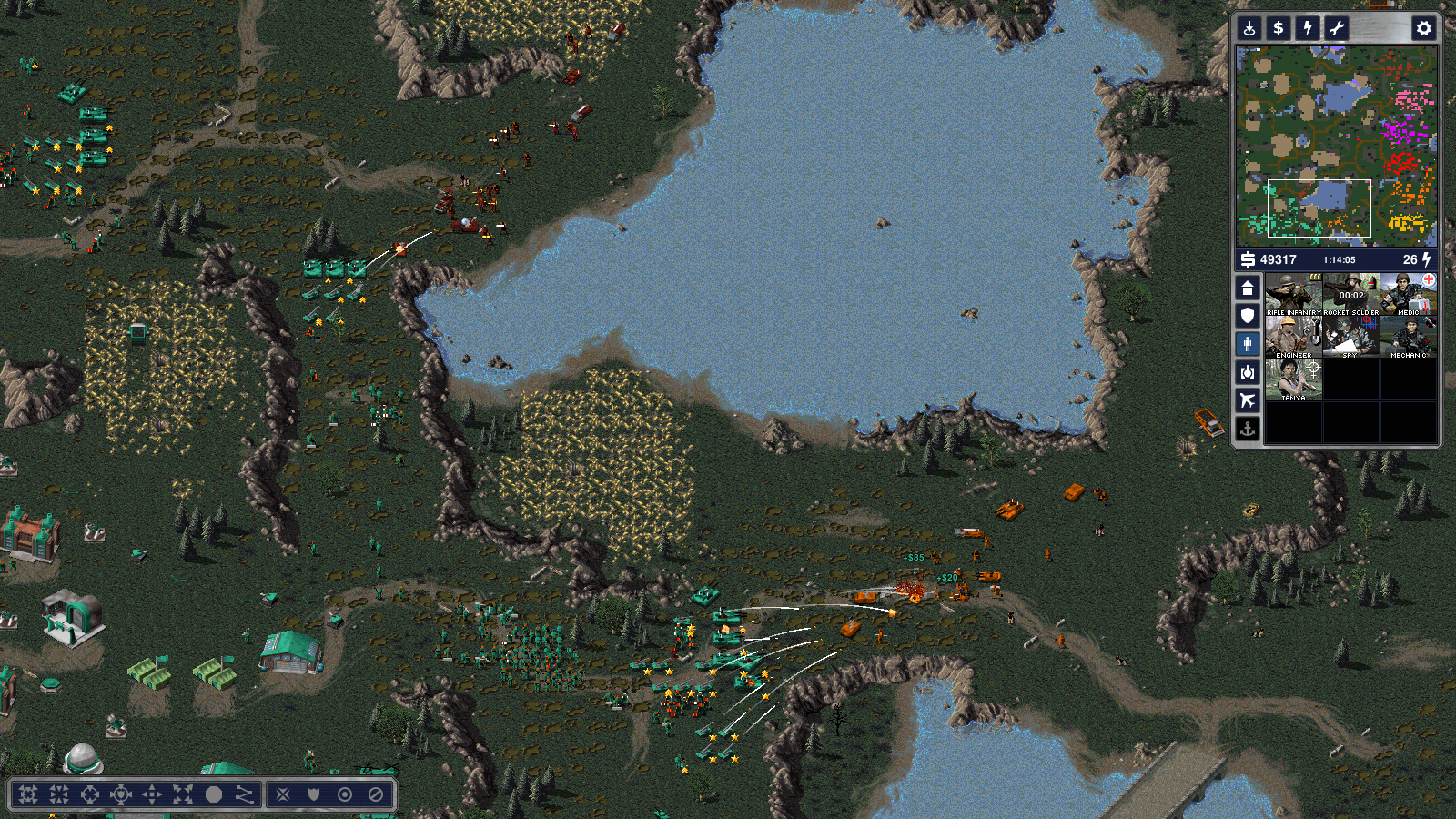Queue a Rifle Infantry unit
The height and width of the screenshot is (819, 1456).
[x=1293, y=295]
